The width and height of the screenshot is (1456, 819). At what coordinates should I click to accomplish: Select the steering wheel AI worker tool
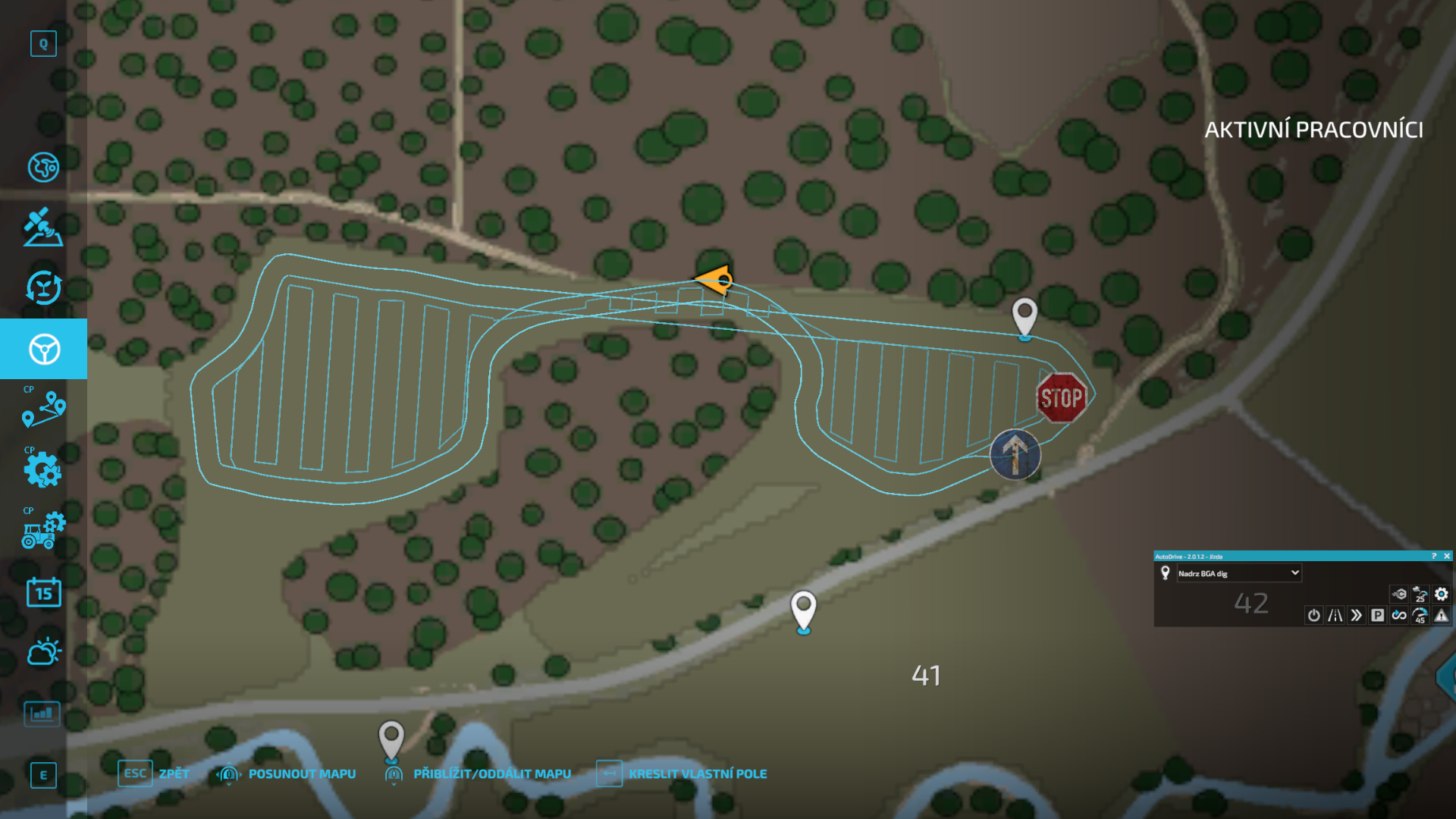coord(43,349)
